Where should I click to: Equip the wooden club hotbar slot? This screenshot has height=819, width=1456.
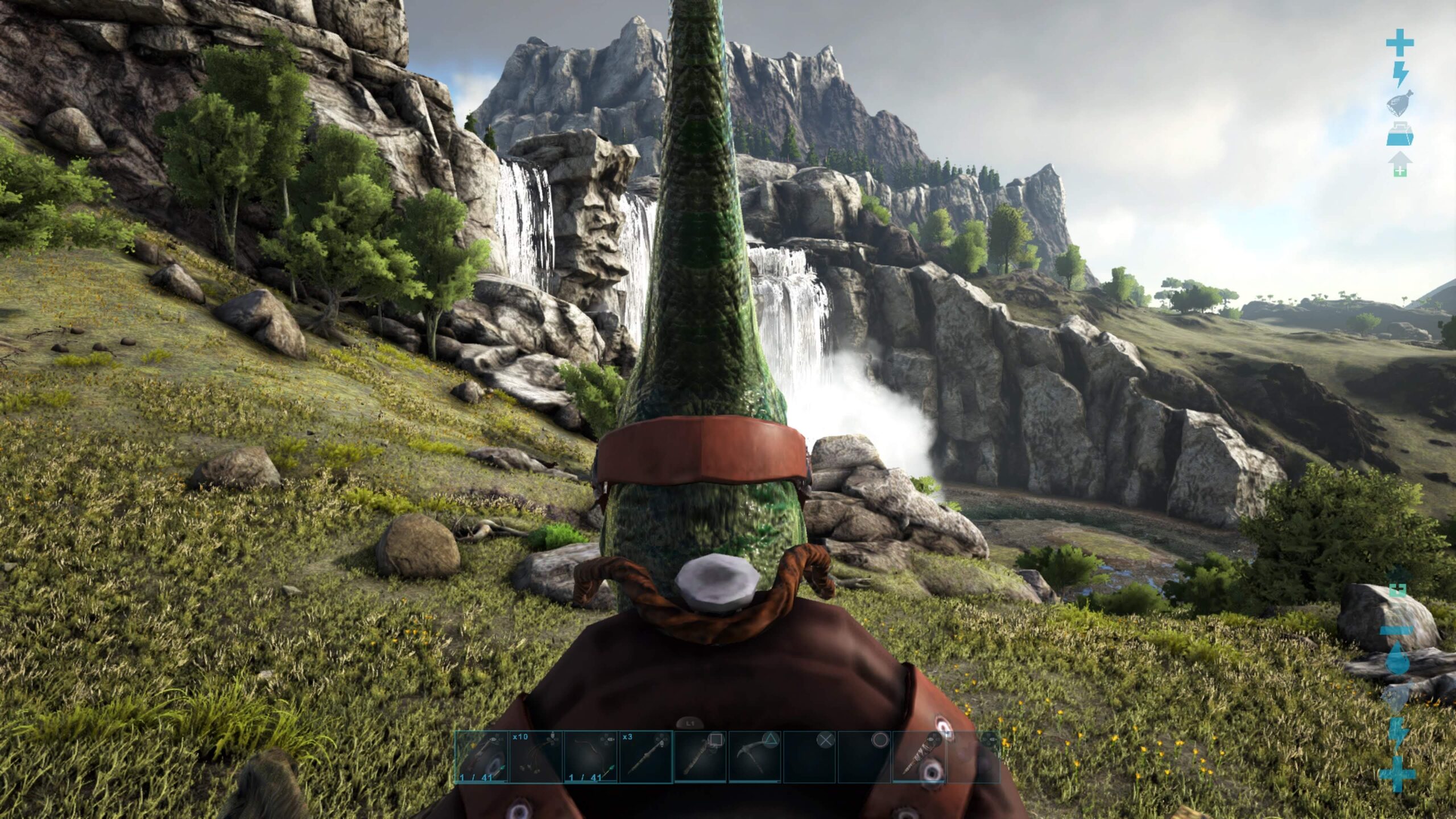(700, 757)
